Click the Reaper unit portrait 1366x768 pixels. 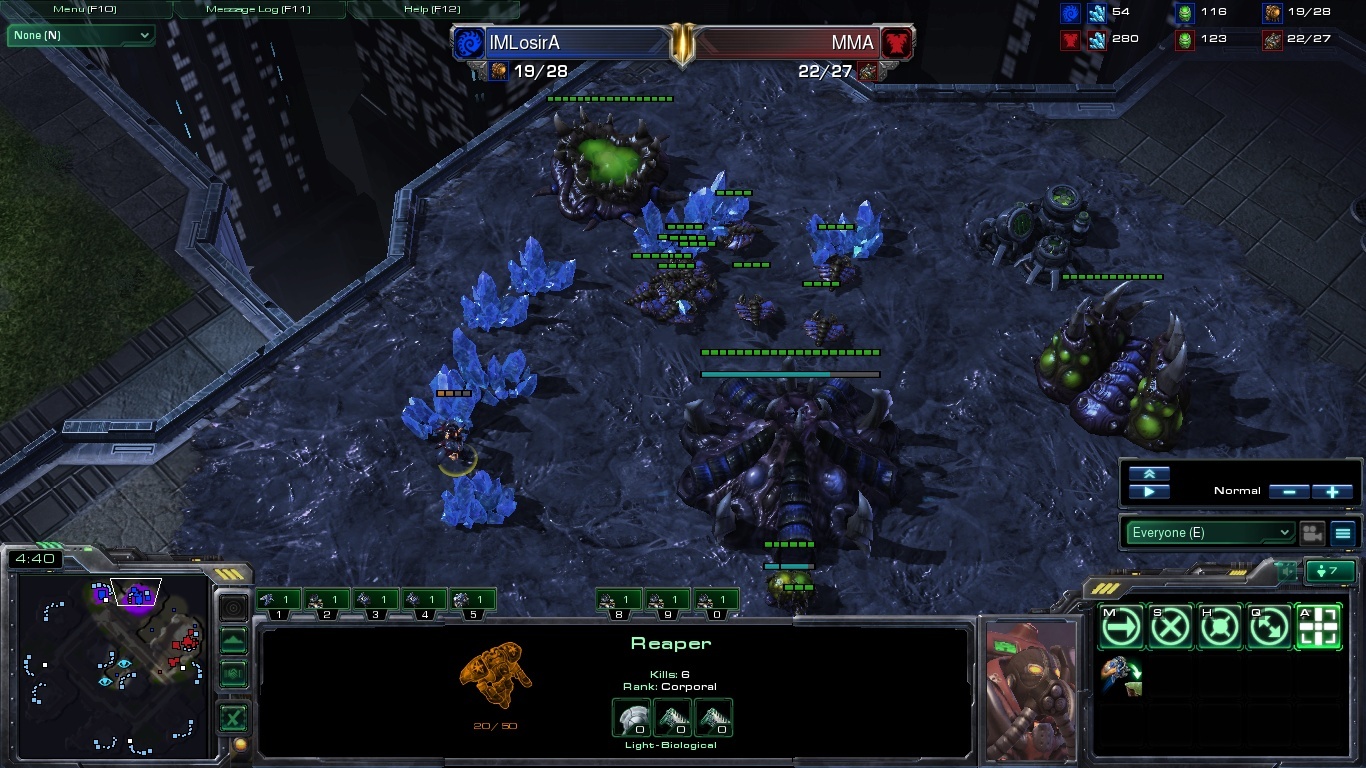(1031, 689)
